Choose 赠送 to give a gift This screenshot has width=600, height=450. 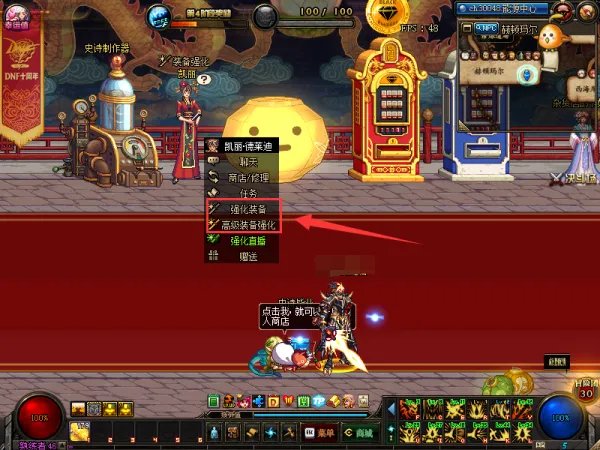pyautogui.click(x=241, y=257)
